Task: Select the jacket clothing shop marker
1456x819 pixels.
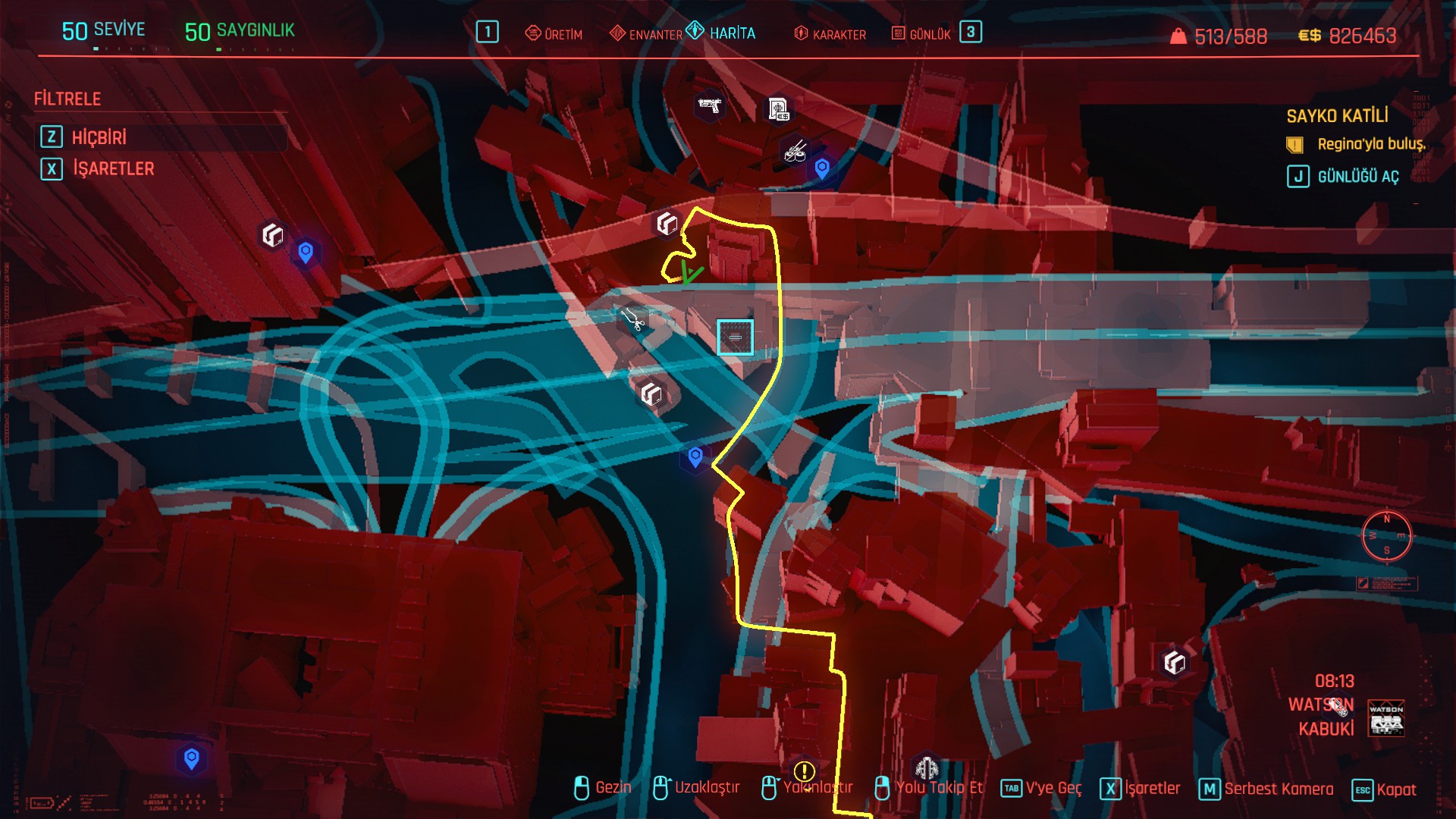Action: pyautogui.click(x=927, y=767)
